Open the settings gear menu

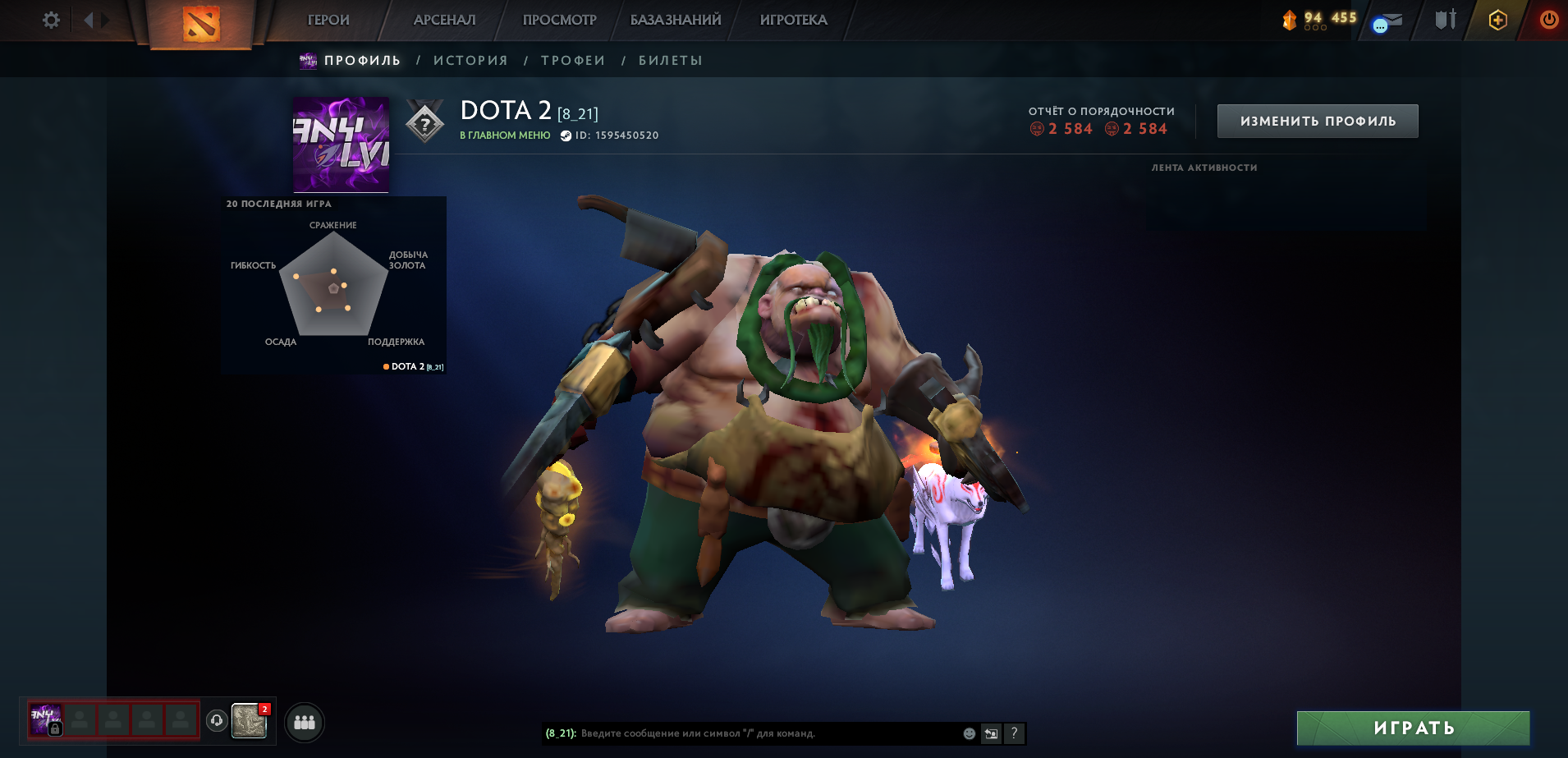(x=51, y=19)
